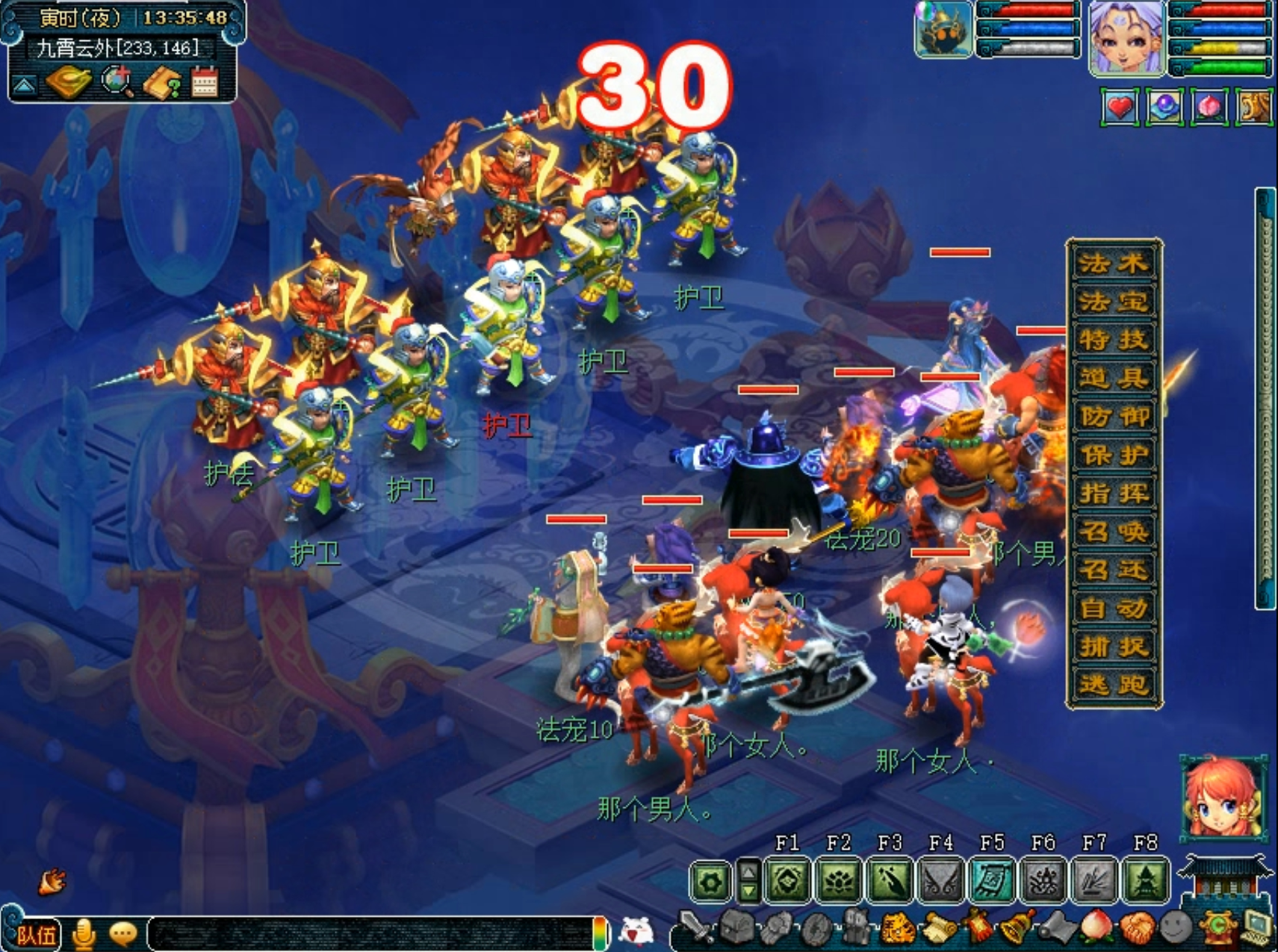Activate the F1 skill shortcut slot
The image size is (1278, 952).
(x=788, y=881)
